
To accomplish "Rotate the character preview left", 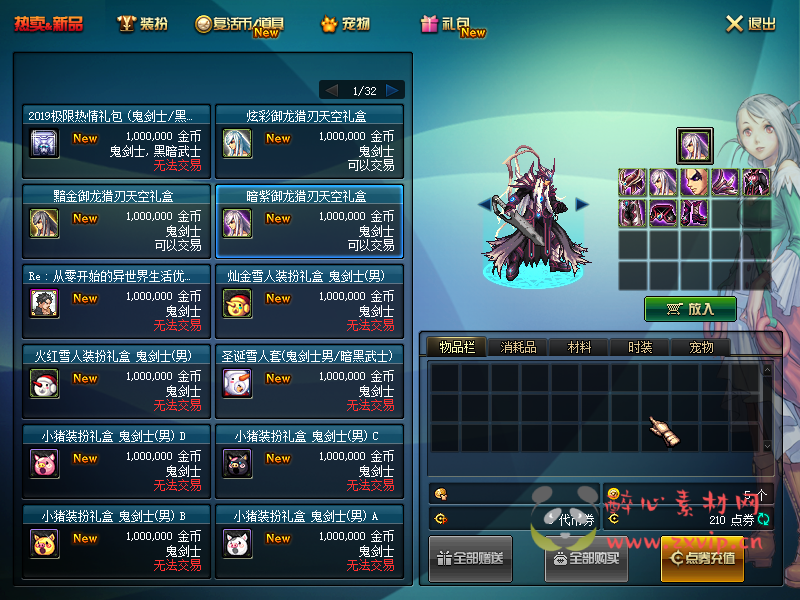I will click(483, 204).
